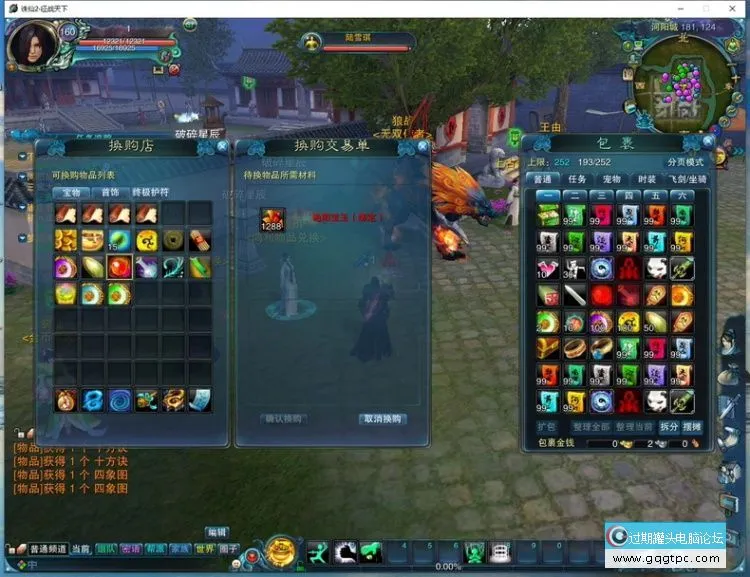Screen dimensions: 750x577
Task: Open the 摆摊 stall button
Action: coord(692,427)
